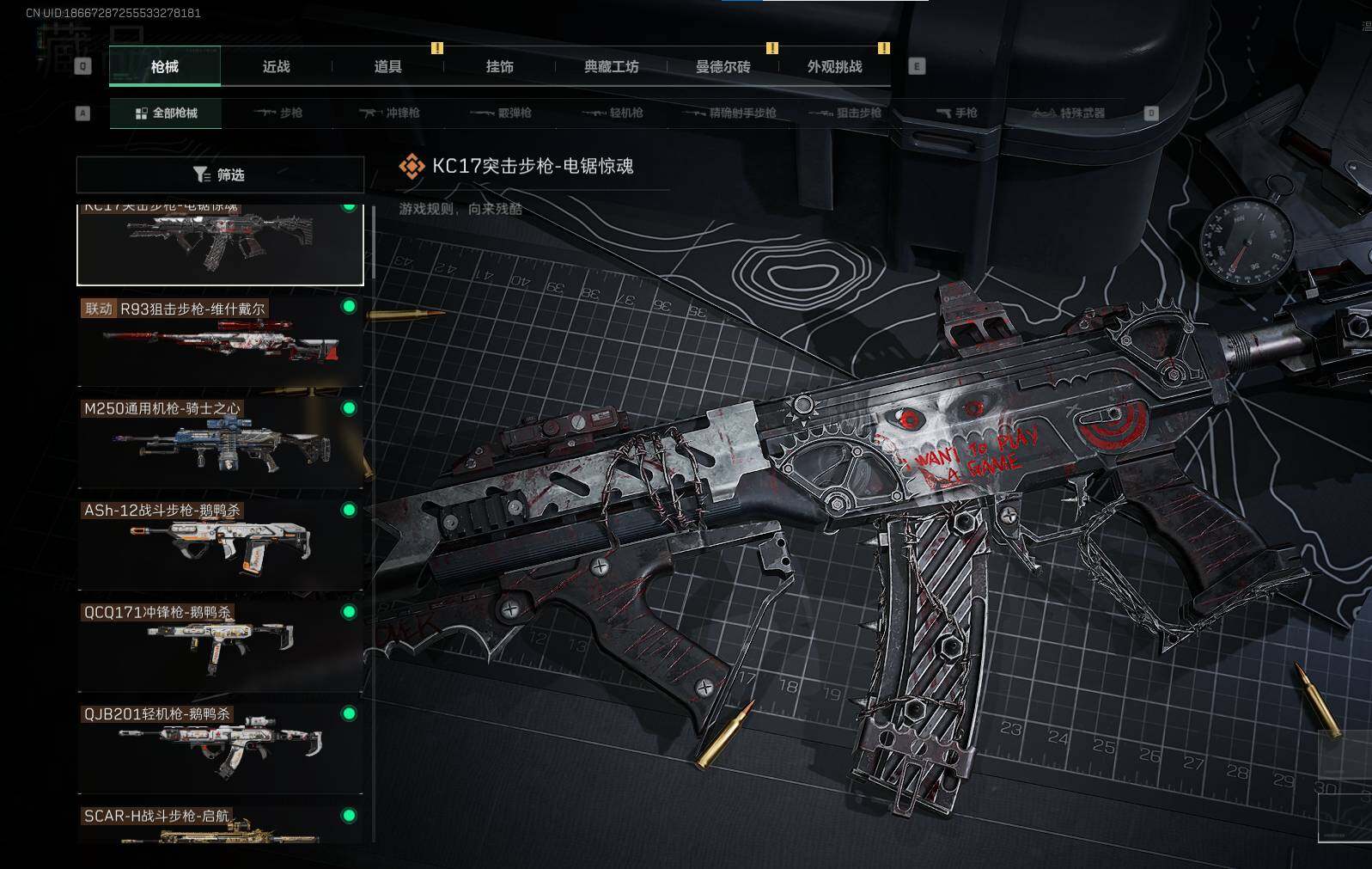Choose the QJB201轻机枪-鹅鸭杀 skin

pos(220,749)
